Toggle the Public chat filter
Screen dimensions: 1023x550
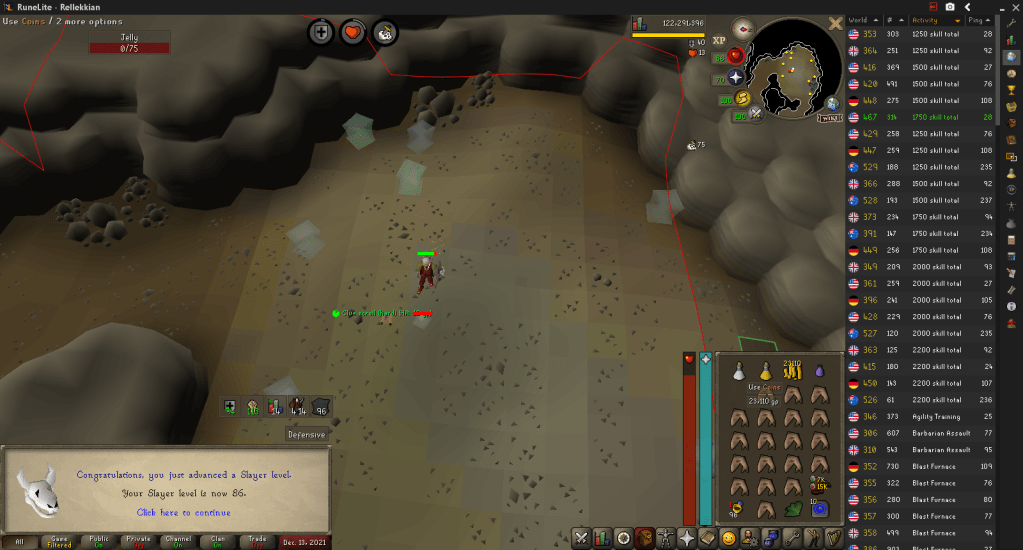pyautogui.click(x=99, y=541)
